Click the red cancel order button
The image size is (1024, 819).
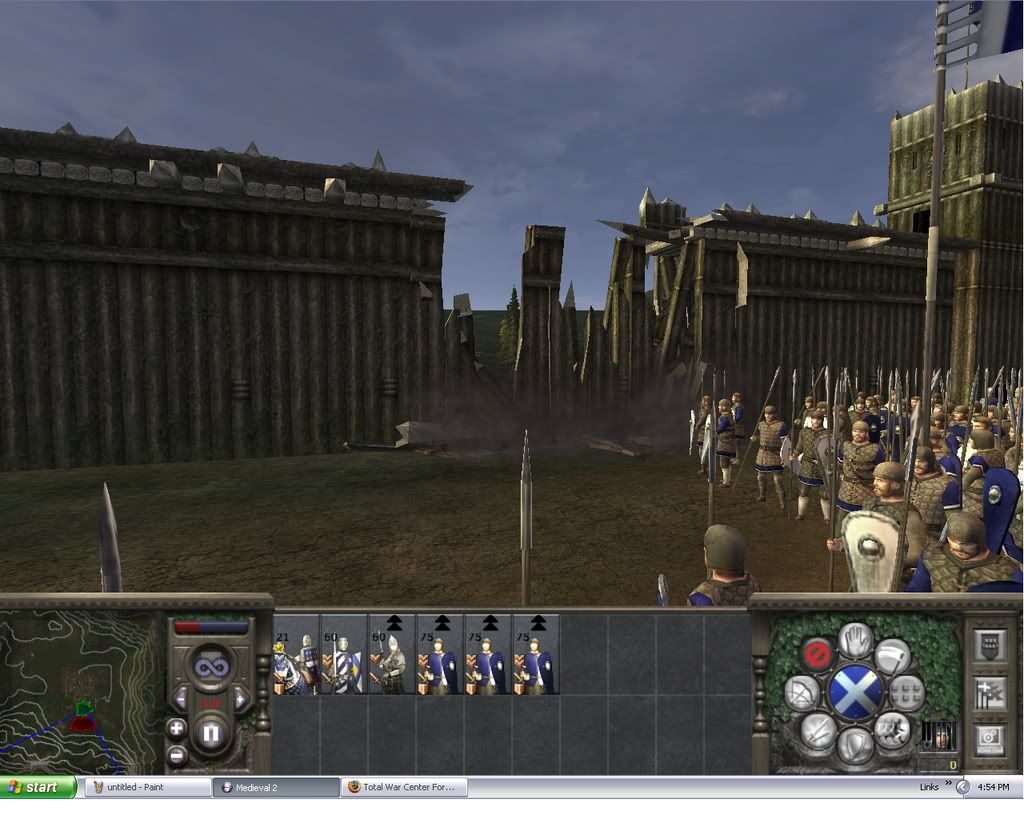click(817, 654)
